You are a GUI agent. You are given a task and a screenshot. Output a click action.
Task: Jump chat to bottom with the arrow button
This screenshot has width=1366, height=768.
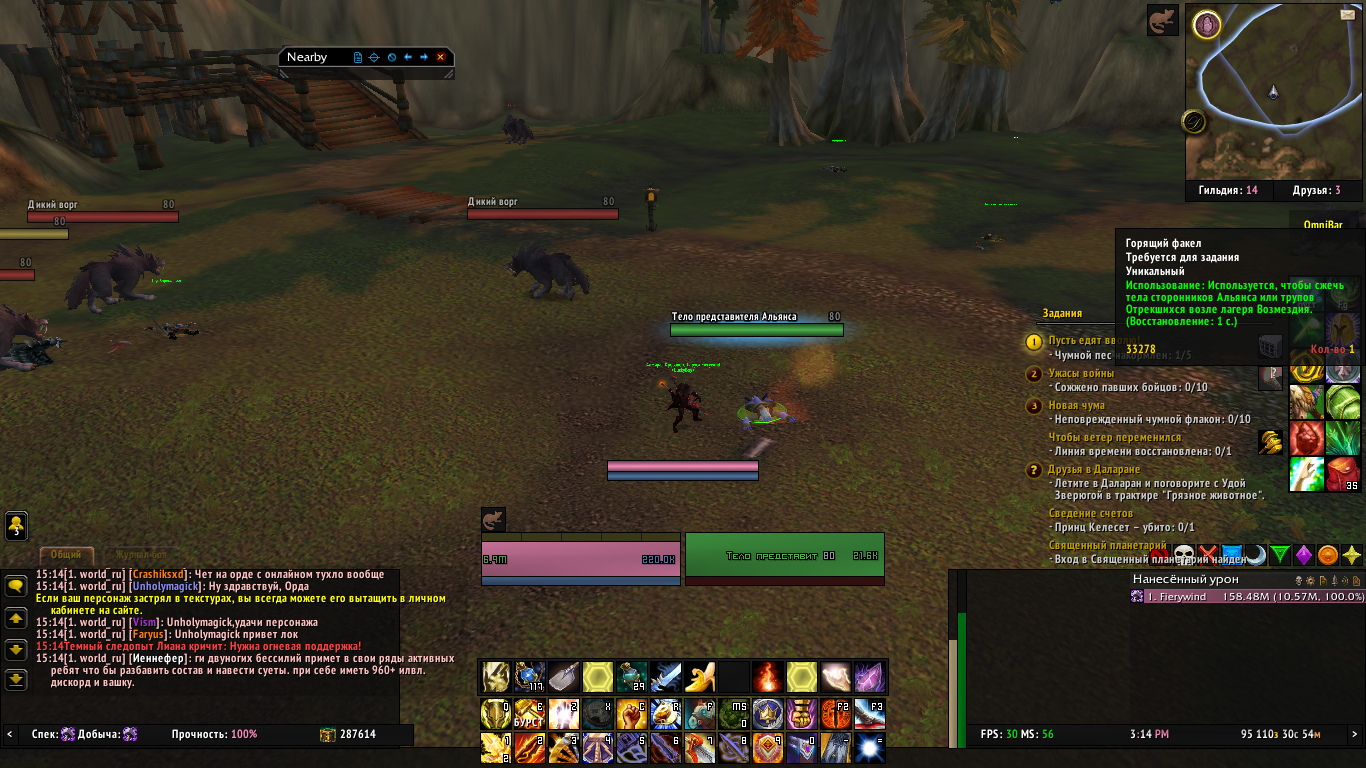pos(16,680)
